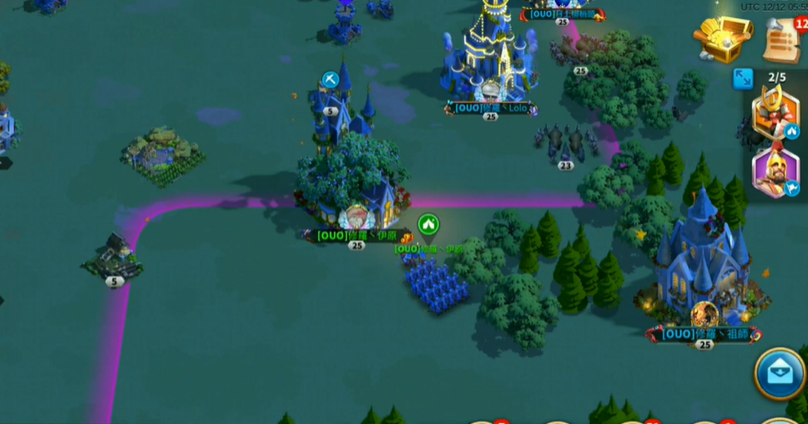
Task: Open the mail envelope button
Action: click(x=780, y=374)
